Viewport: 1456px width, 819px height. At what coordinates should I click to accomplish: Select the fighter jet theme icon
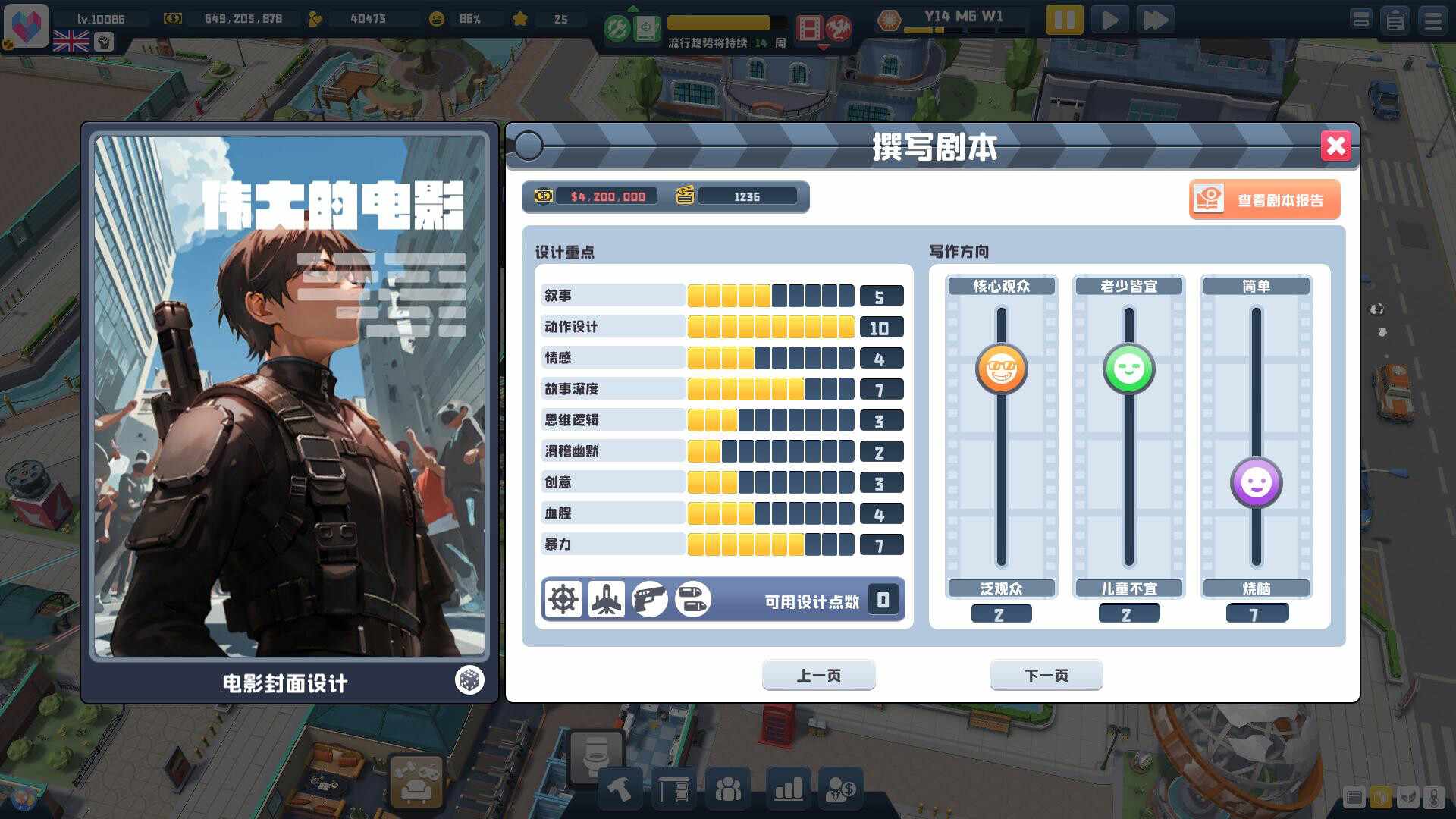pyautogui.click(x=607, y=599)
